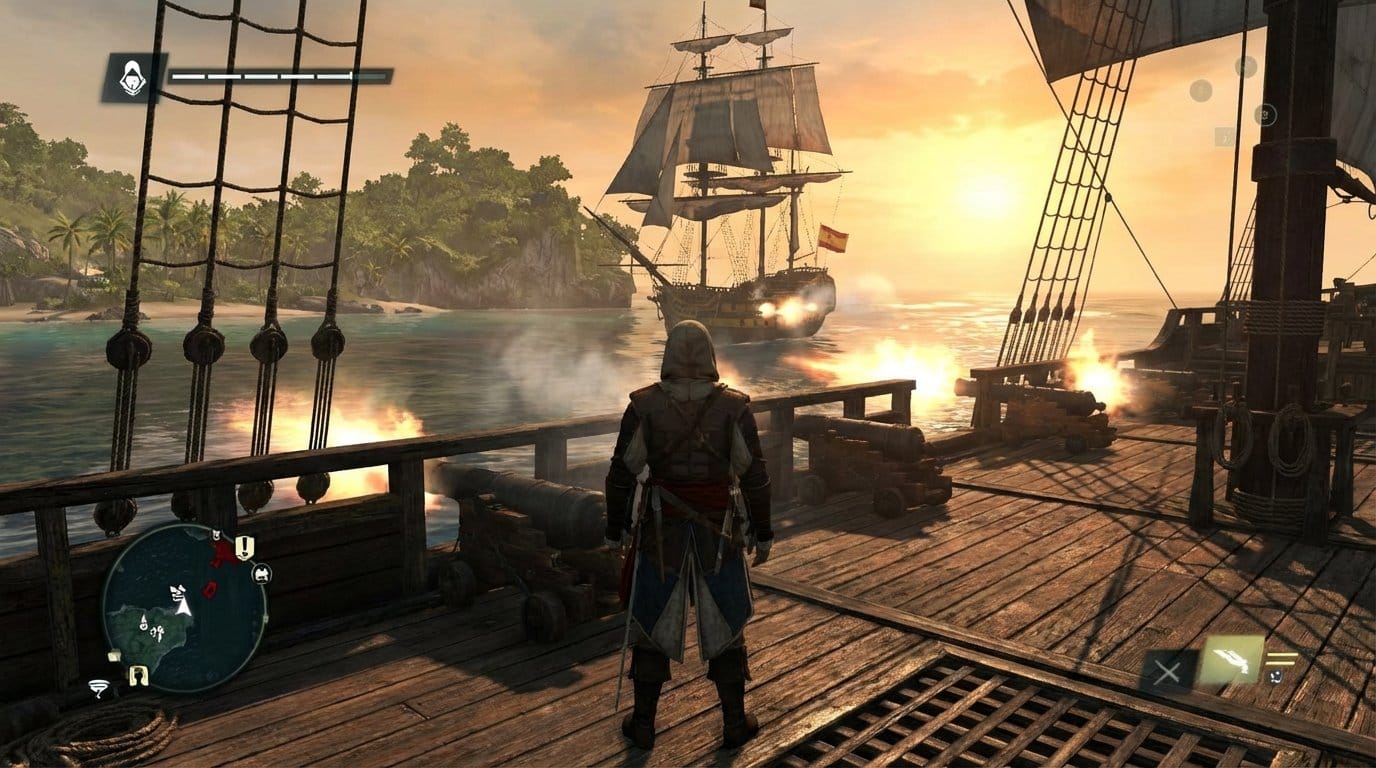Click the waterspout warning icon
The image size is (1376, 768).
click(98, 687)
